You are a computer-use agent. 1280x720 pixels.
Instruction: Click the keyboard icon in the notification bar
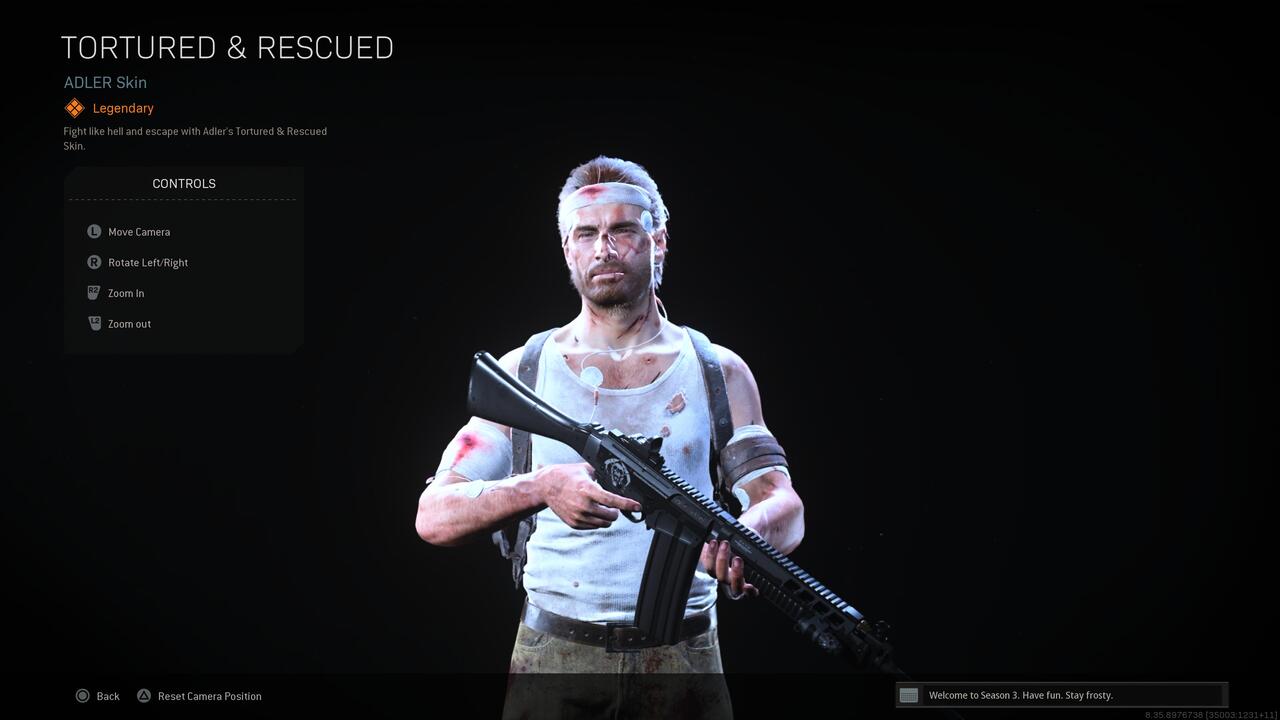[x=909, y=694]
